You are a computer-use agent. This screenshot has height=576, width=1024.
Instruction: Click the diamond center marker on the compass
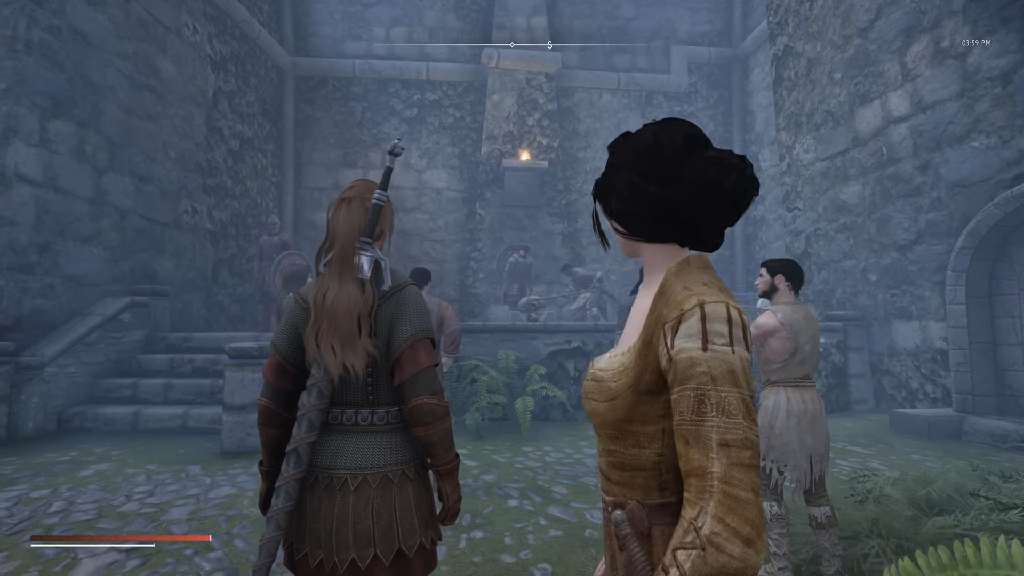point(512,45)
